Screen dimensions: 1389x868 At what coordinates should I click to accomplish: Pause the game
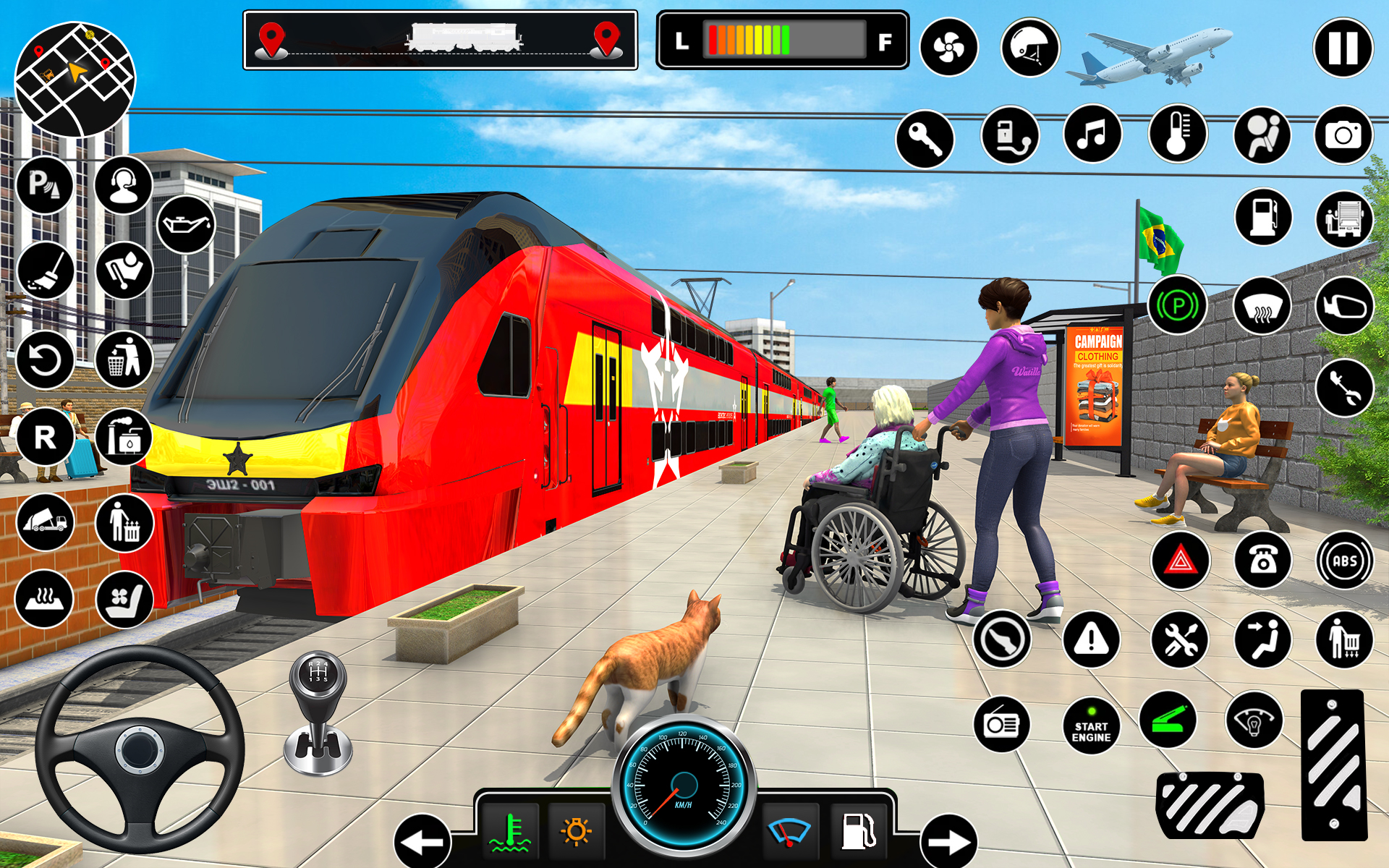point(1343,47)
